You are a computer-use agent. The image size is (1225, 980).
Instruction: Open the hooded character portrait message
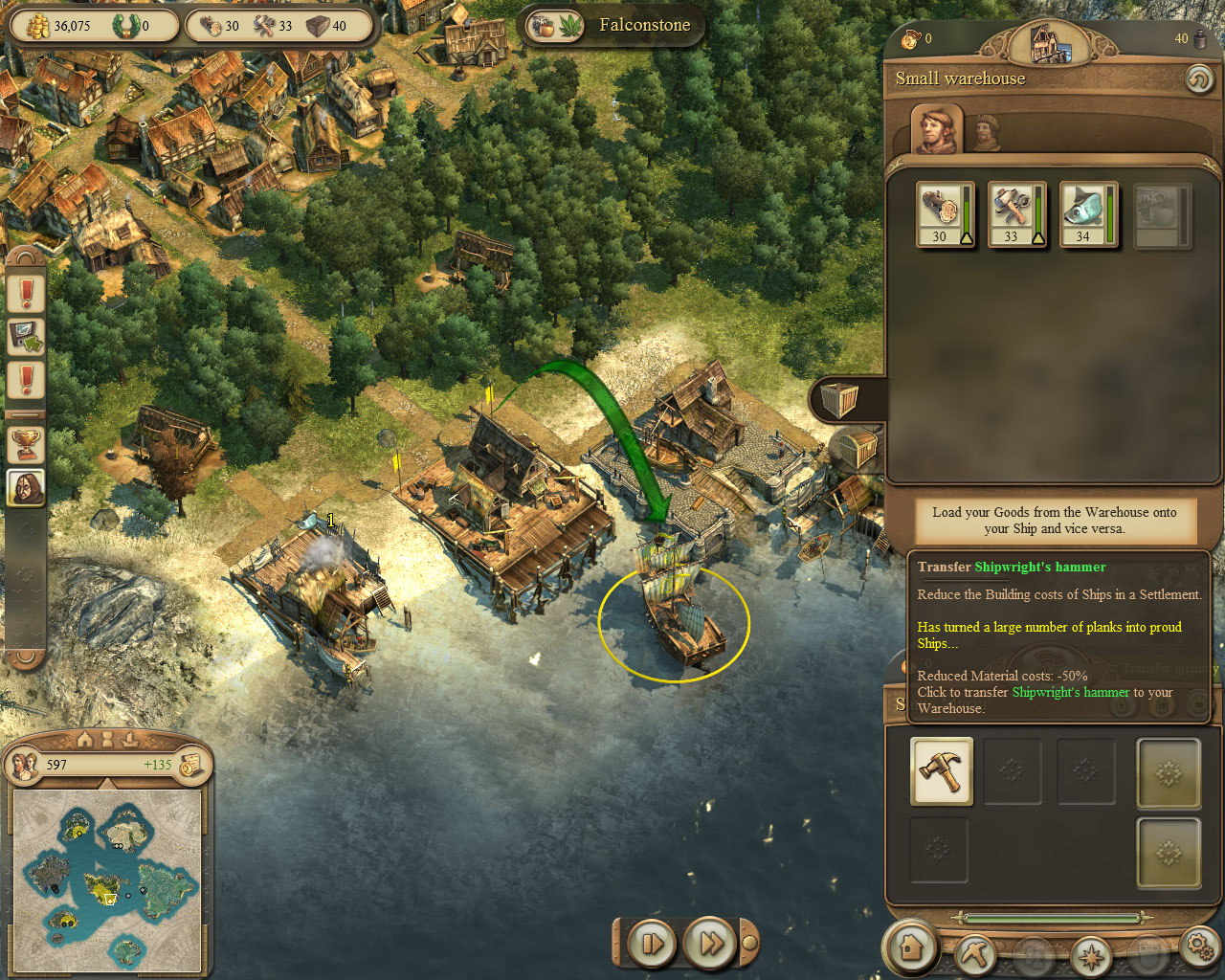coord(26,487)
